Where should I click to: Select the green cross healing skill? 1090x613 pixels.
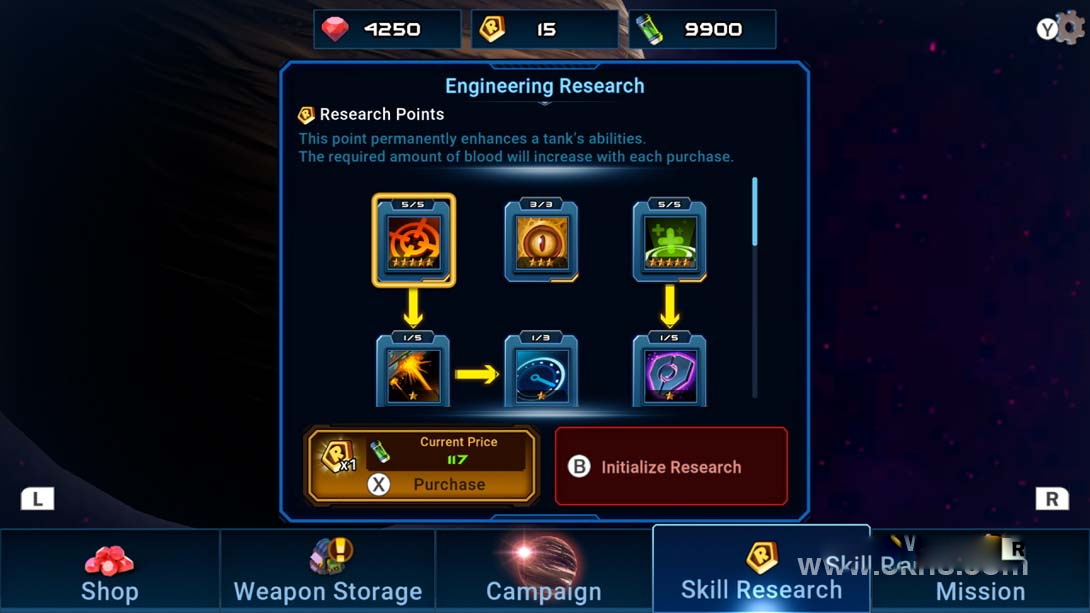(x=669, y=241)
